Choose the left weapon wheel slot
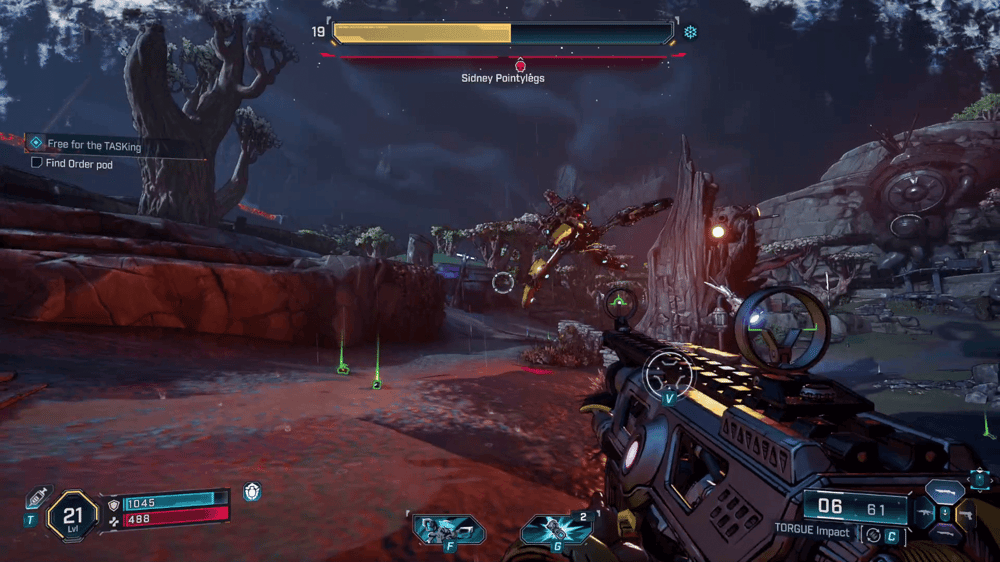 pyautogui.click(x=923, y=514)
